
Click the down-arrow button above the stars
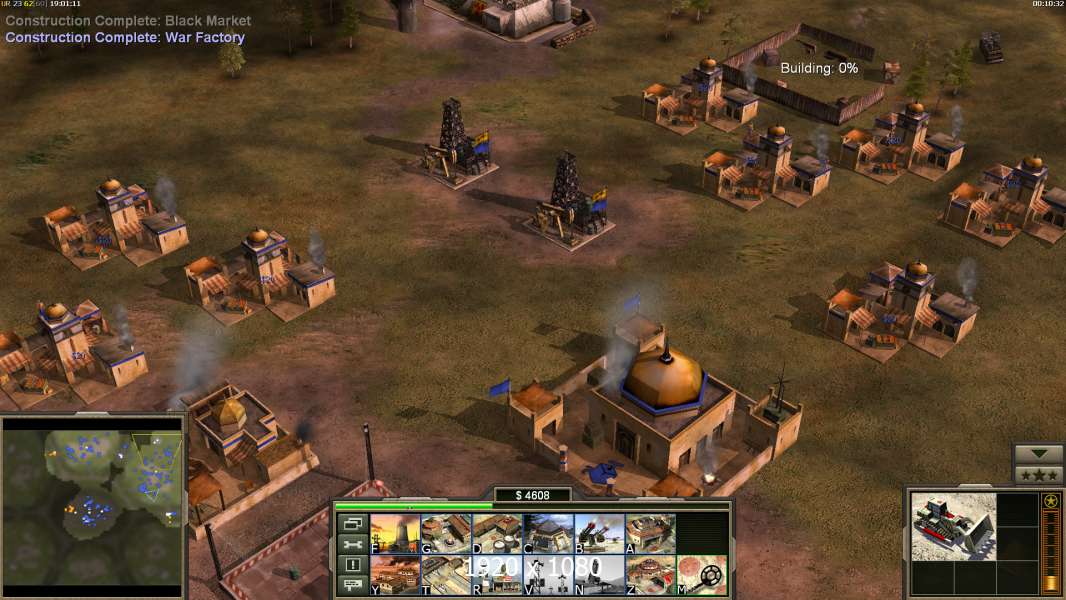coord(1038,455)
